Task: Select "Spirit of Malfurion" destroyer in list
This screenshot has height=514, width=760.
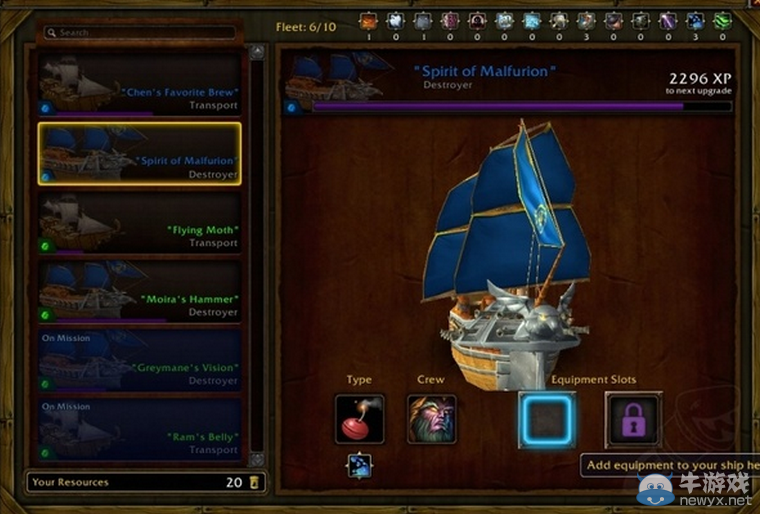Action: tap(139, 154)
